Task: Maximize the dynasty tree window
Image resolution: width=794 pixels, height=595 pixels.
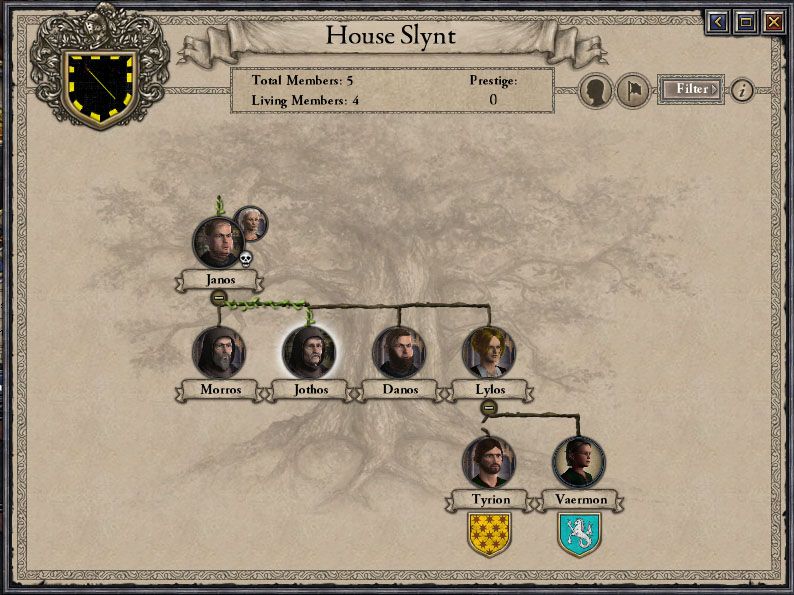Action: [x=745, y=21]
